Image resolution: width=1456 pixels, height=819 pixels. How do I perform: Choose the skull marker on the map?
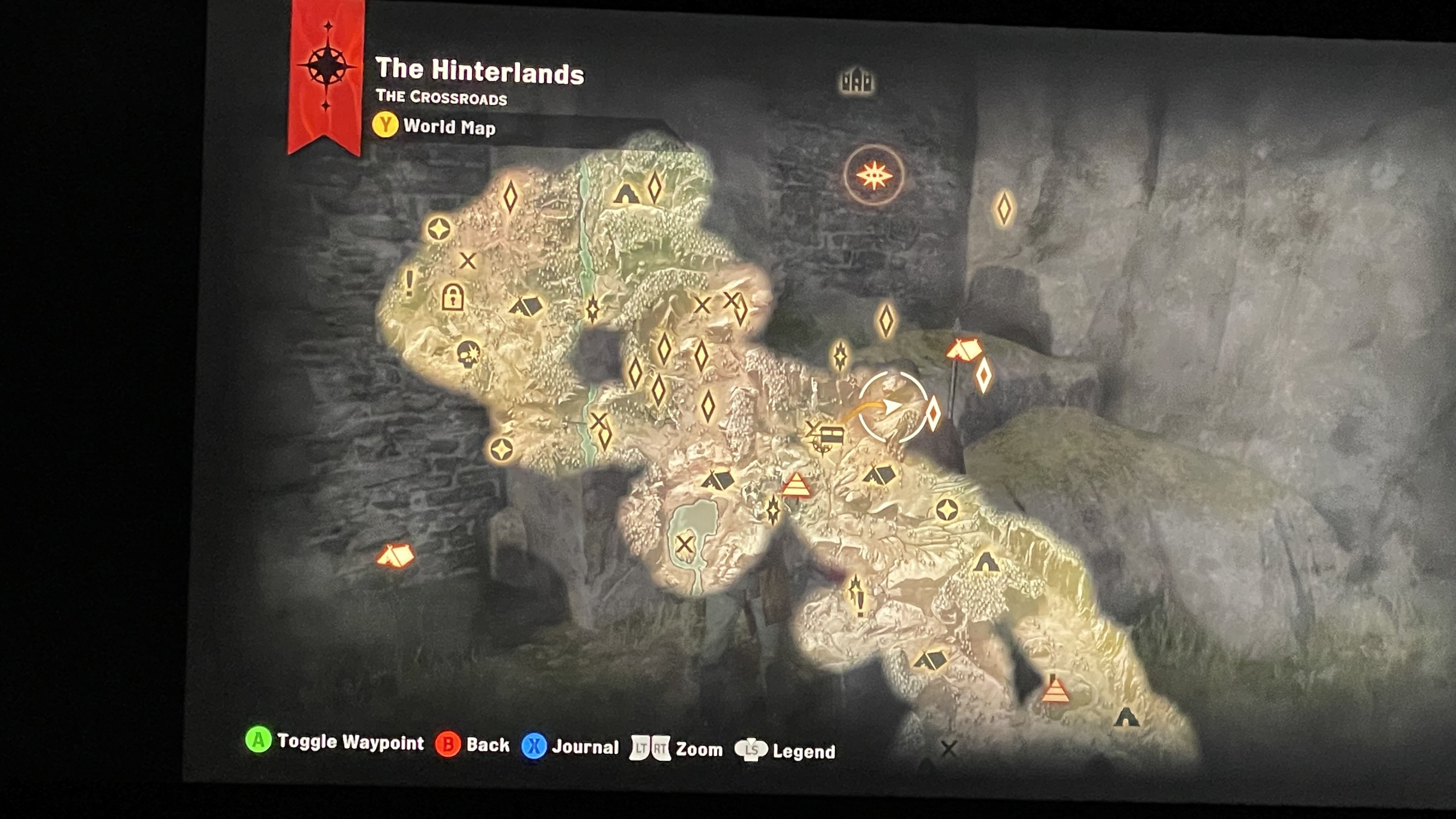pos(468,354)
